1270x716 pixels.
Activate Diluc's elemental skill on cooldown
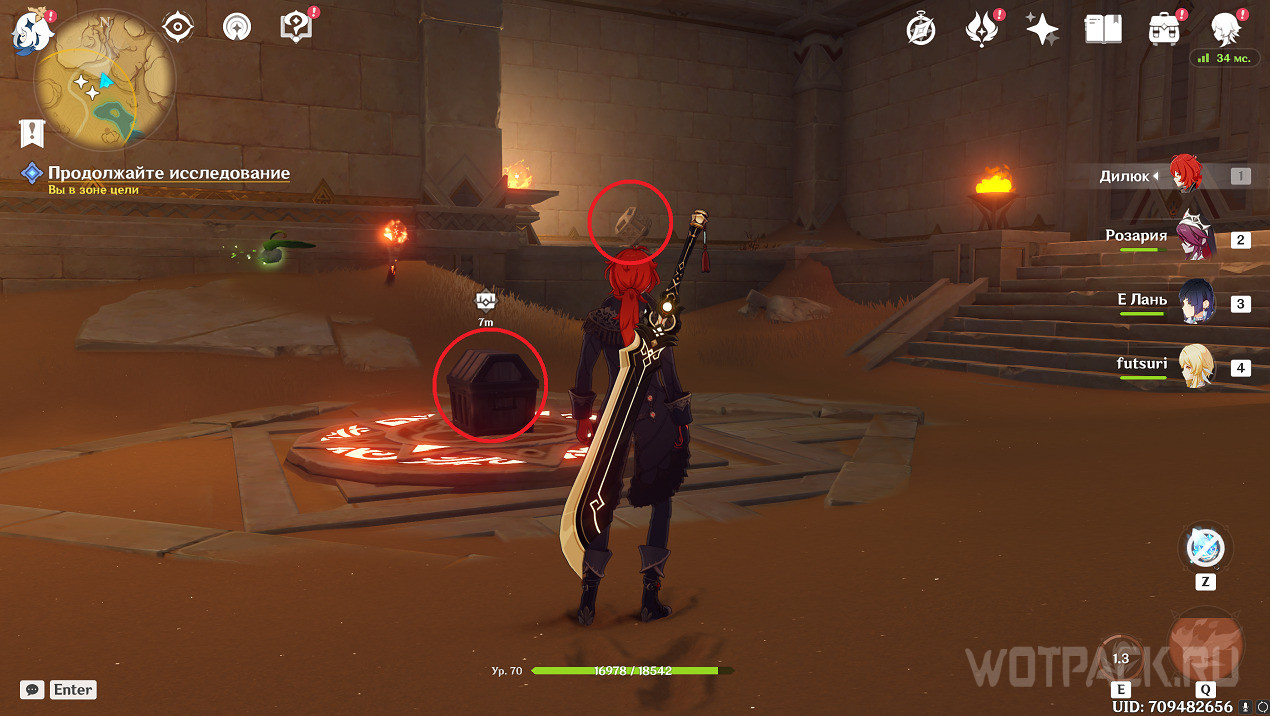pos(1120,656)
